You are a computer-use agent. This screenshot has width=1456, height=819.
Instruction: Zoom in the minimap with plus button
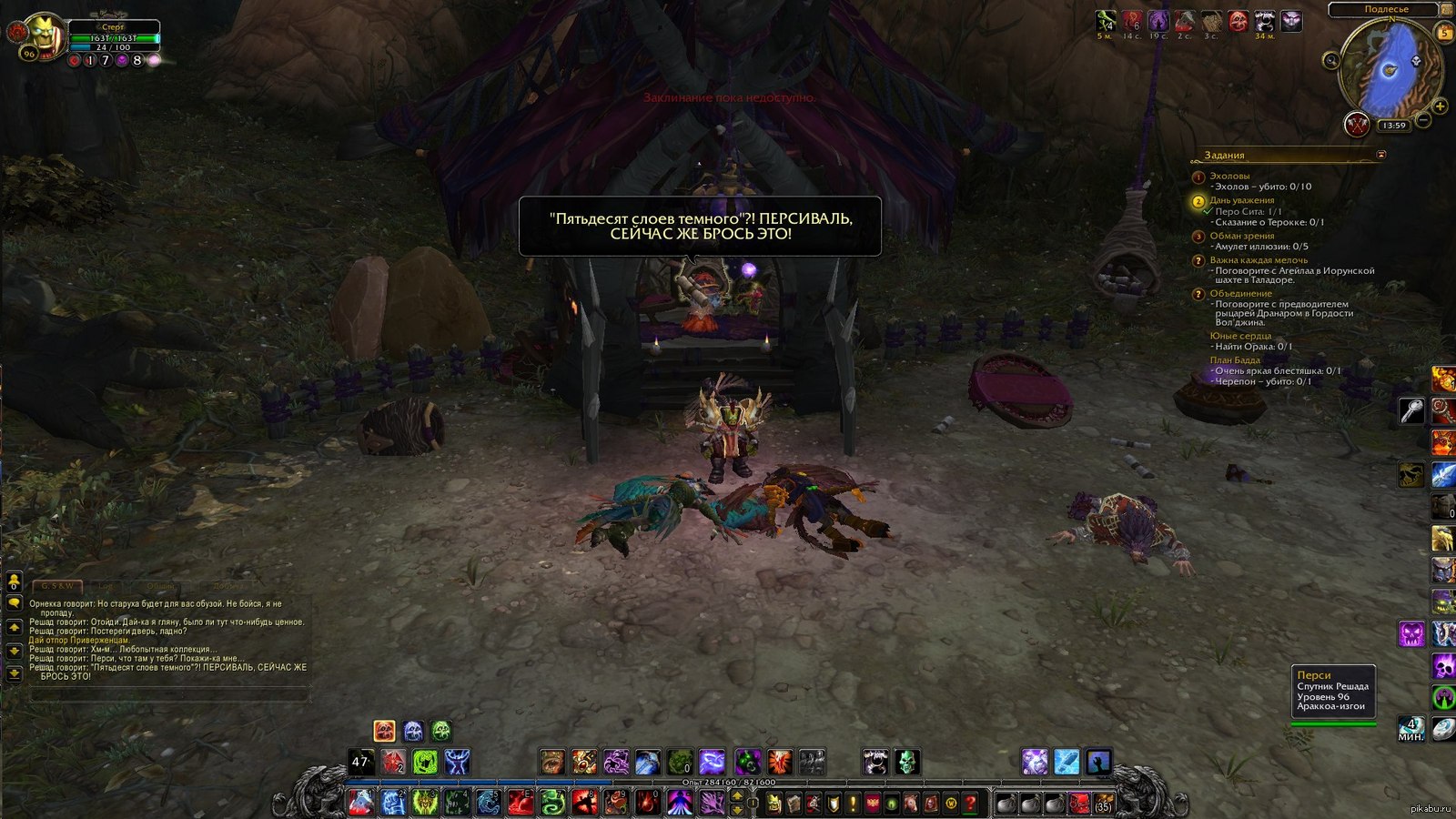pos(1440,106)
